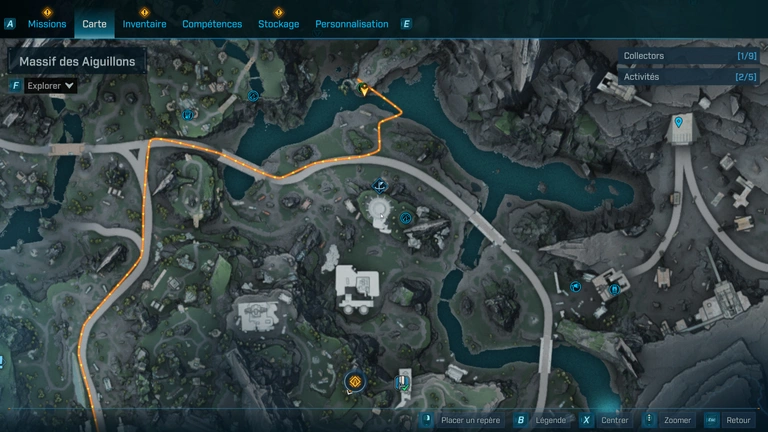The width and height of the screenshot is (768, 432).
Task: Select the blue location pin marker
Action: pos(680,122)
